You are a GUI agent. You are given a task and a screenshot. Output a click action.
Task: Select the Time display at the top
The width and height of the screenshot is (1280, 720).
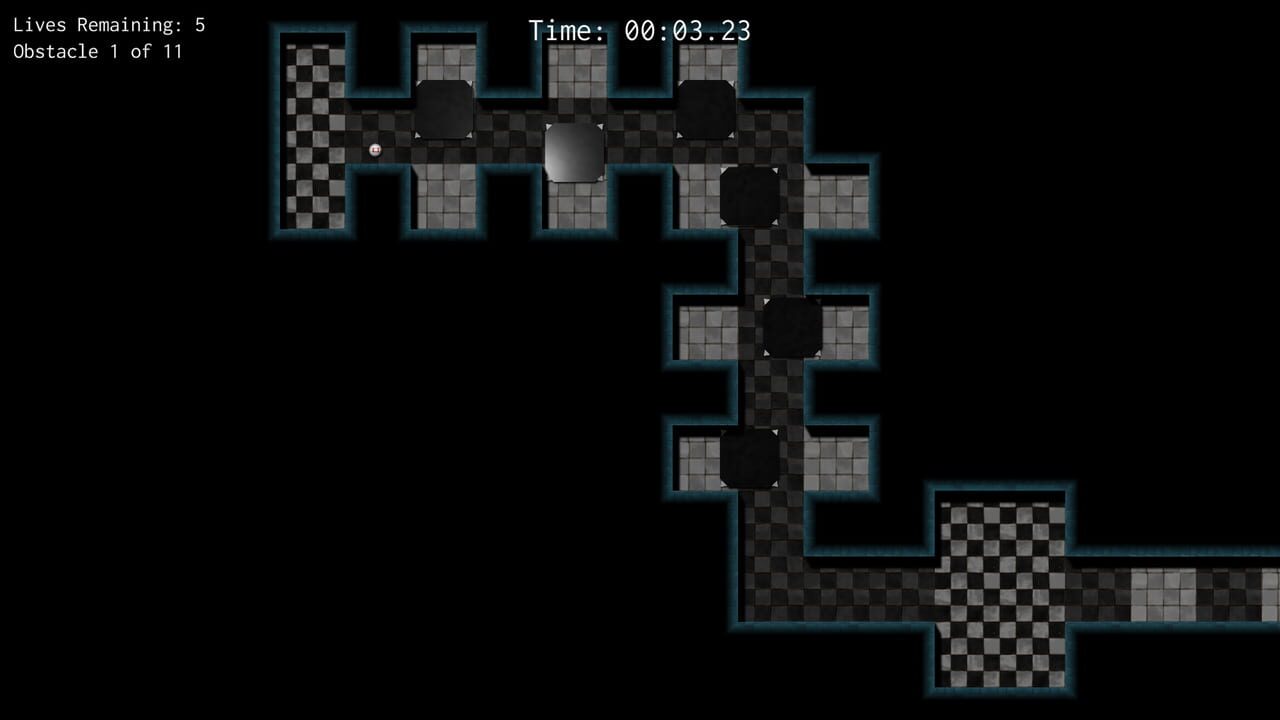tap(640, 31)
